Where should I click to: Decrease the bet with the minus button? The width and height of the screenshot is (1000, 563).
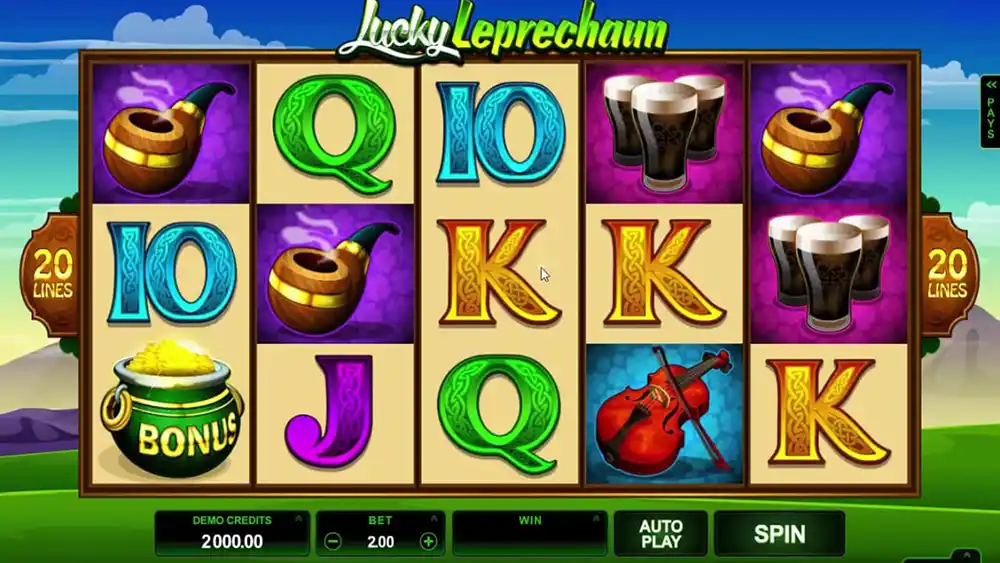point(333,541)
